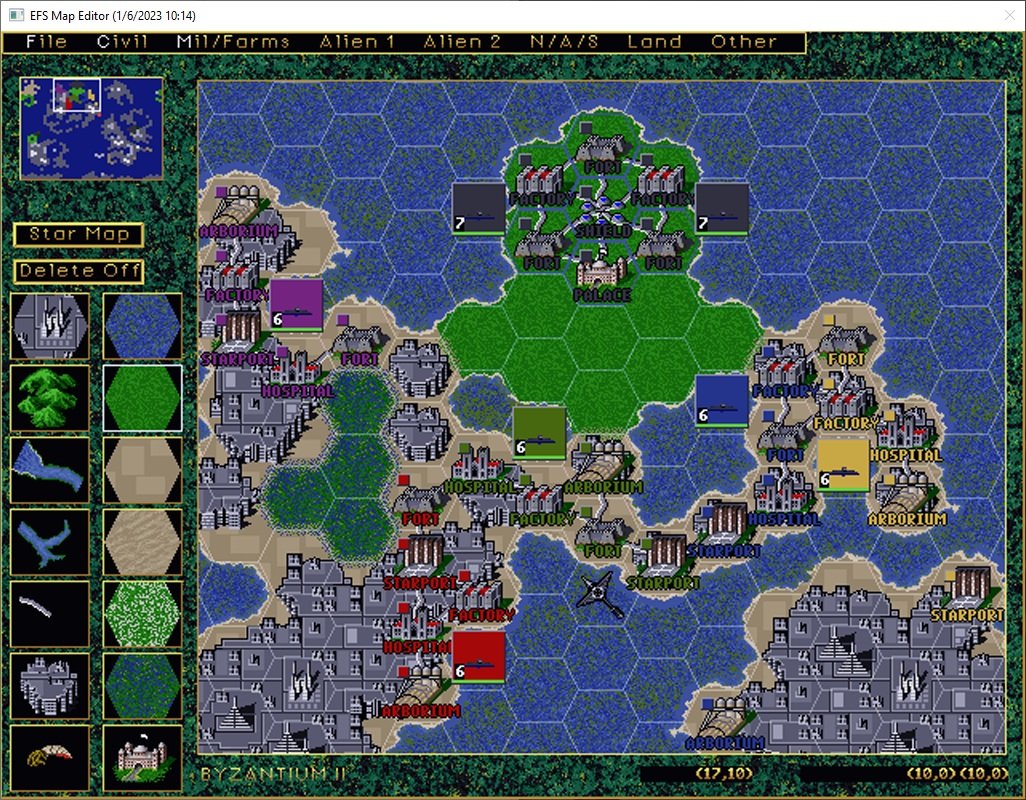Toggle the Delete Off button
The image size is (1026, 800).
(79, 271)
